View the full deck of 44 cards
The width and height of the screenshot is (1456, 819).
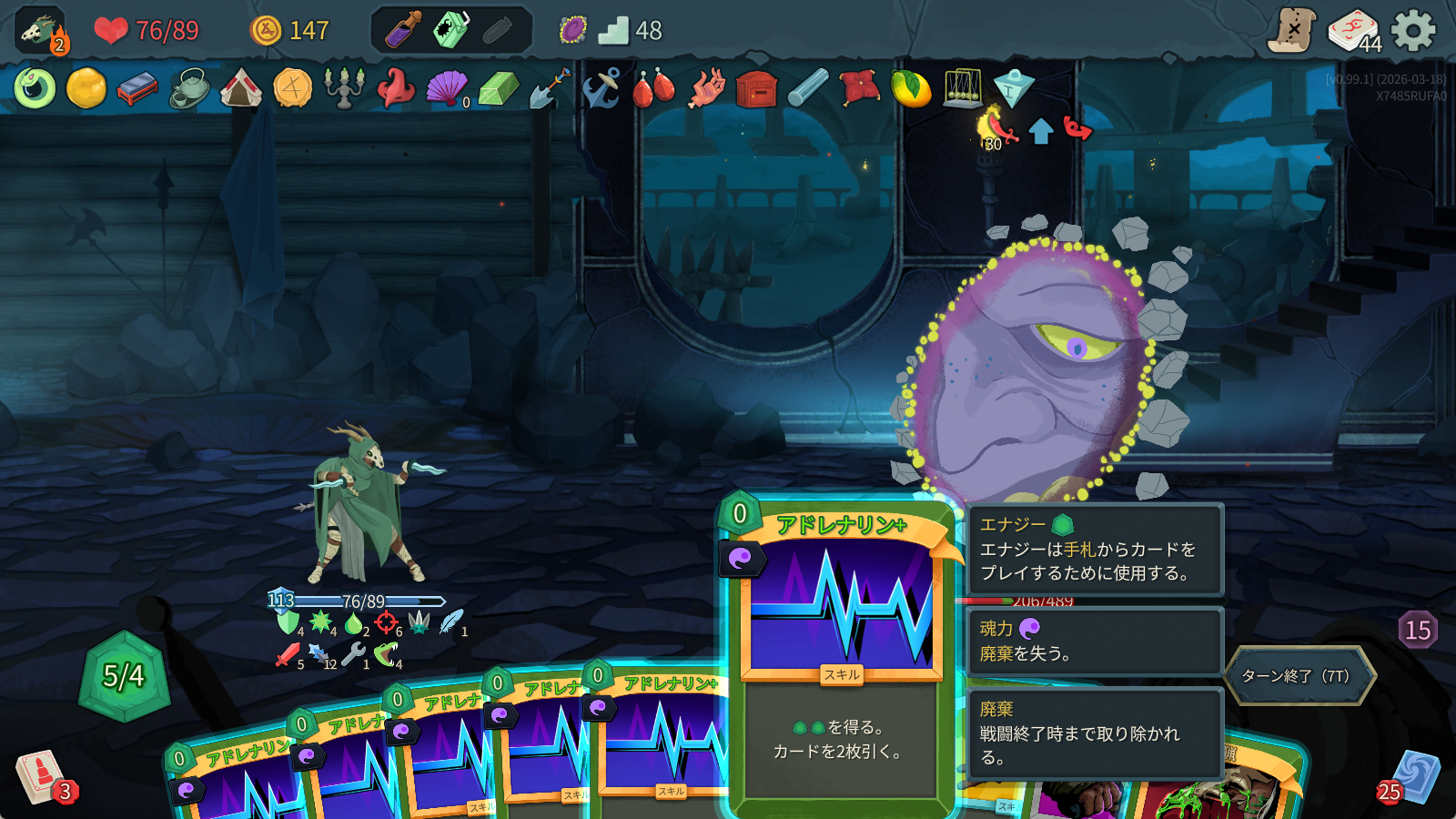(x=1353, y=31)
